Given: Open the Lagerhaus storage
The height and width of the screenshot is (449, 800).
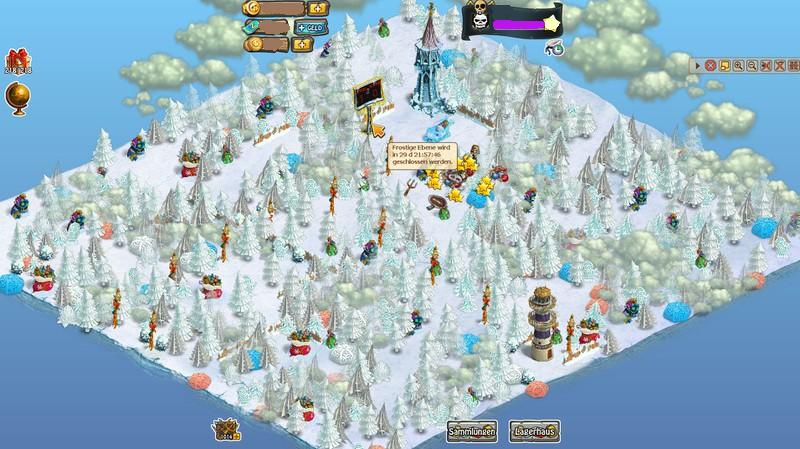Looking at the screenshot, I should (x=531, y=430).
